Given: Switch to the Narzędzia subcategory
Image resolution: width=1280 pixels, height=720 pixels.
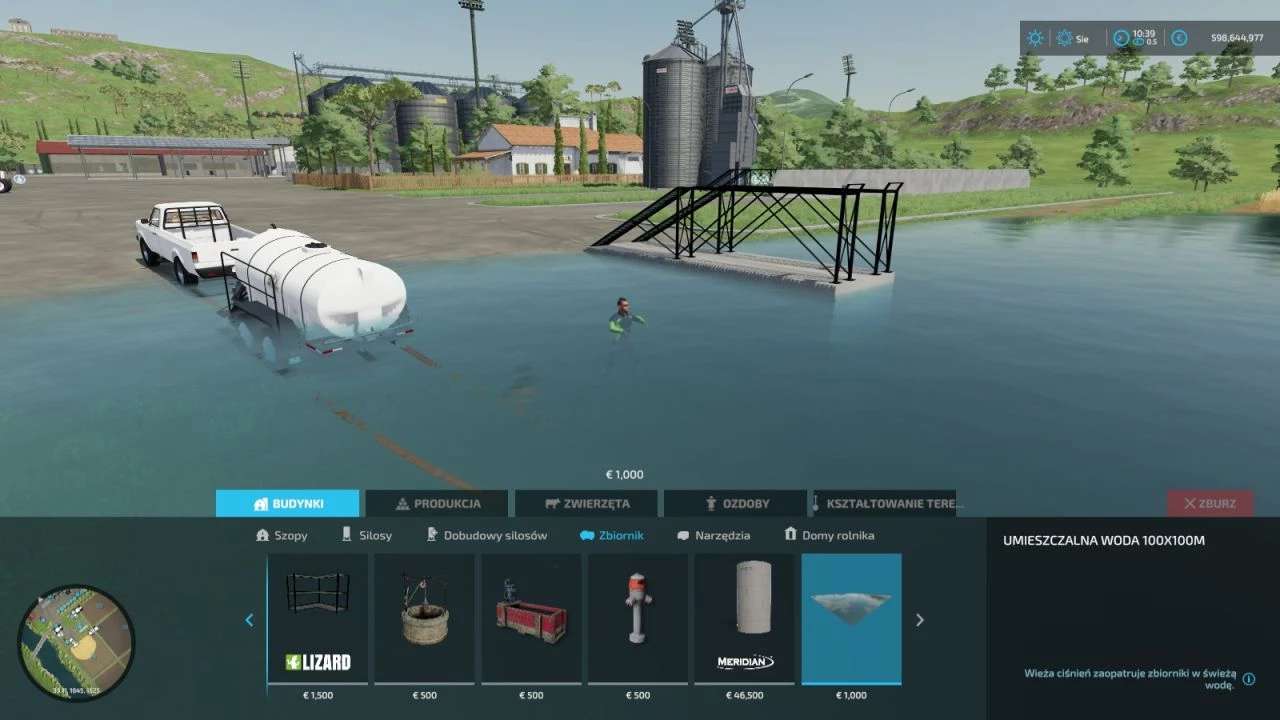Looking at the screenshot, I should 714,535.
